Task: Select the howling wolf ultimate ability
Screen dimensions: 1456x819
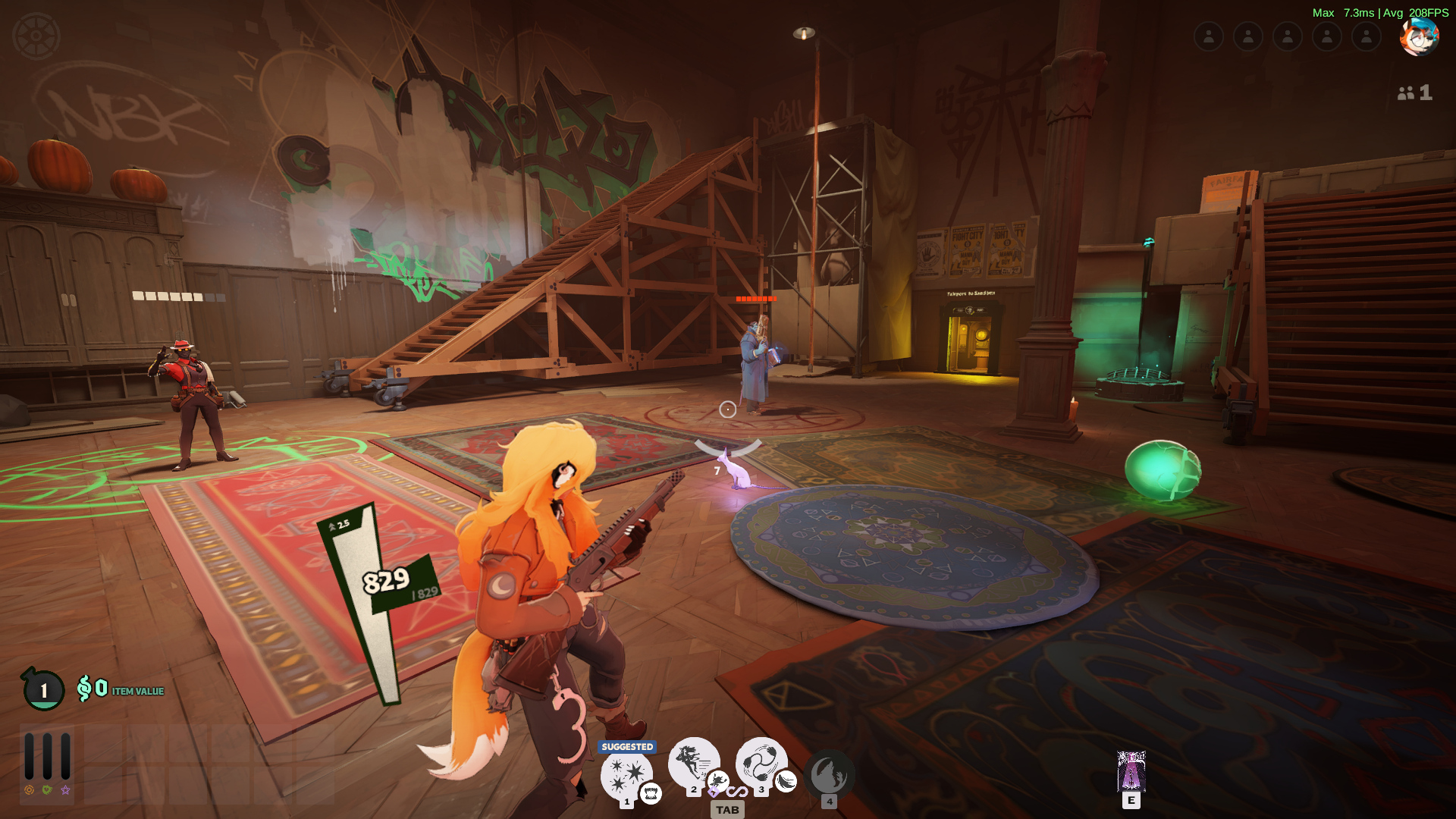Action: click(829, 775)
